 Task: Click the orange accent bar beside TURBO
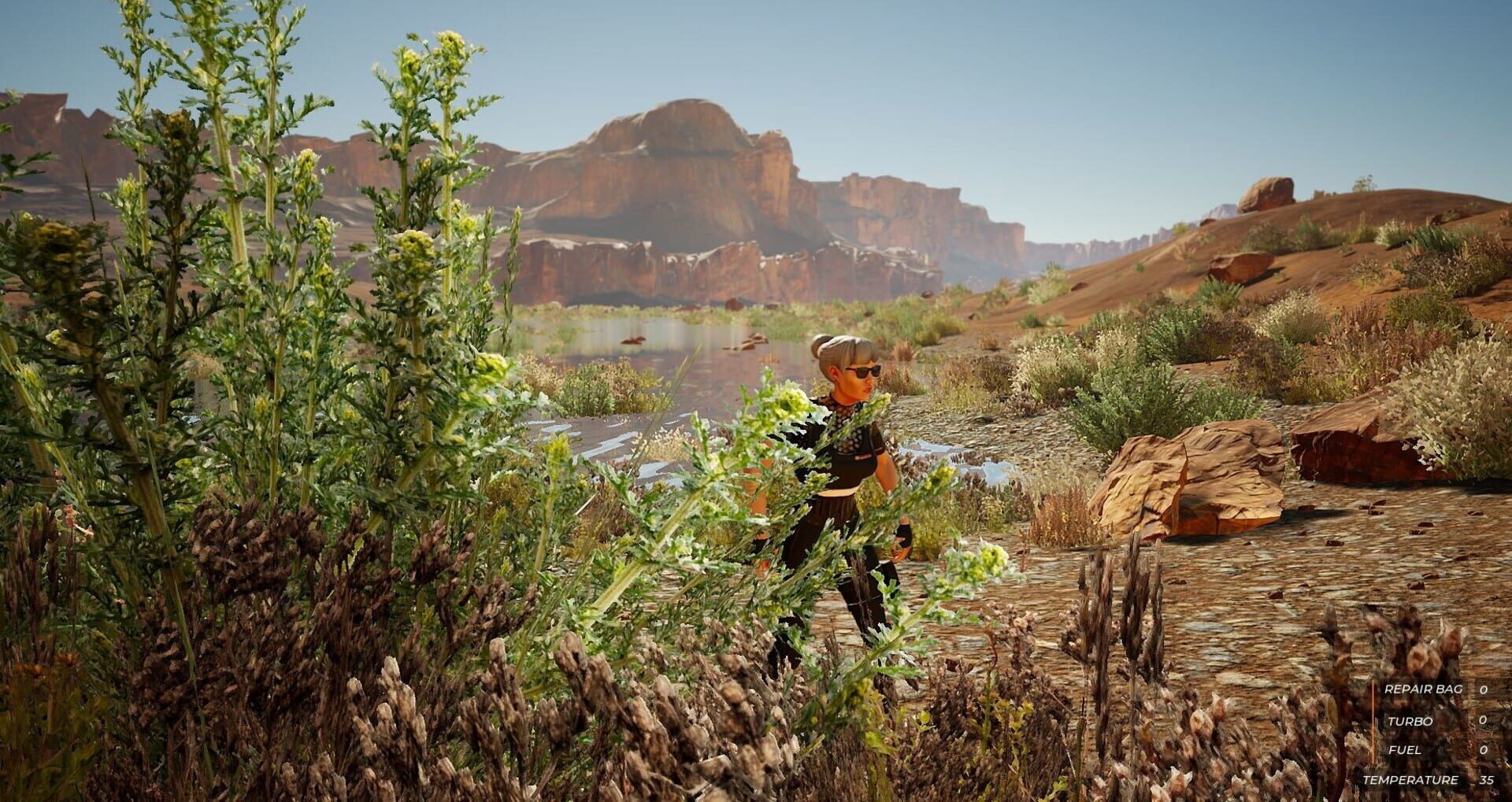click(x=1373, y=721)
